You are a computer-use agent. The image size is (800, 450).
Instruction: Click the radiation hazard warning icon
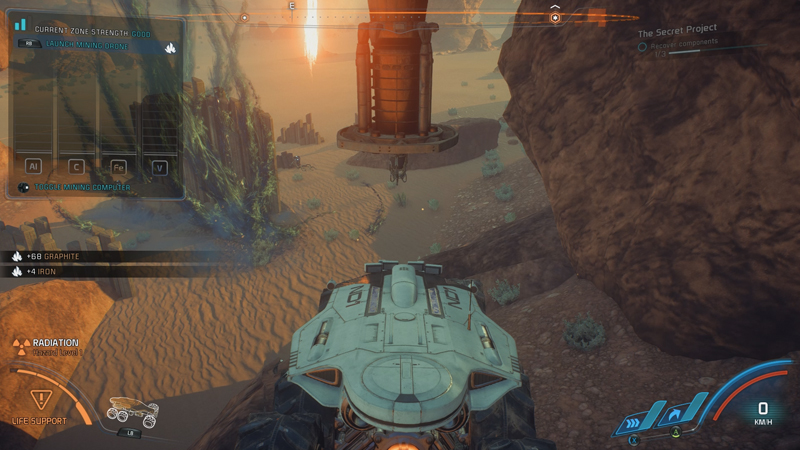pos(20,345)
